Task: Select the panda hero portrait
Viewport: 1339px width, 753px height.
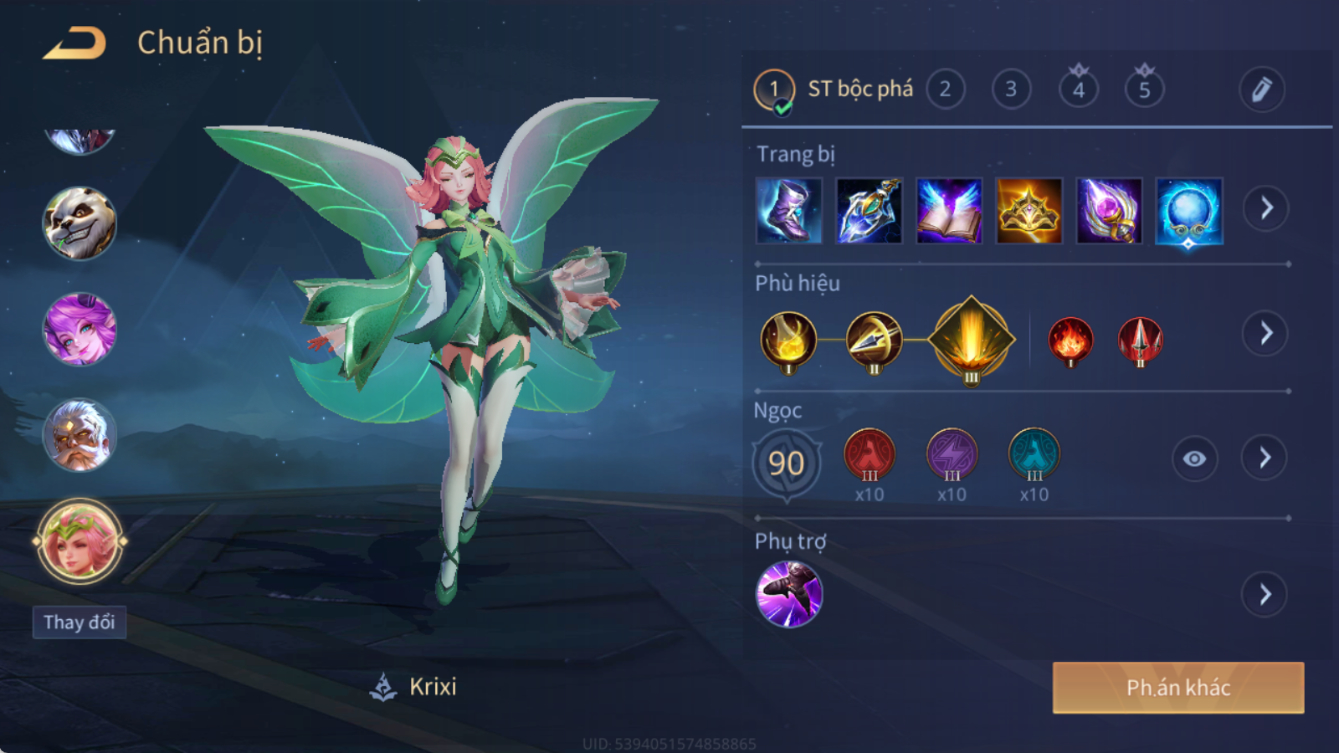Action: coord(79,224)
